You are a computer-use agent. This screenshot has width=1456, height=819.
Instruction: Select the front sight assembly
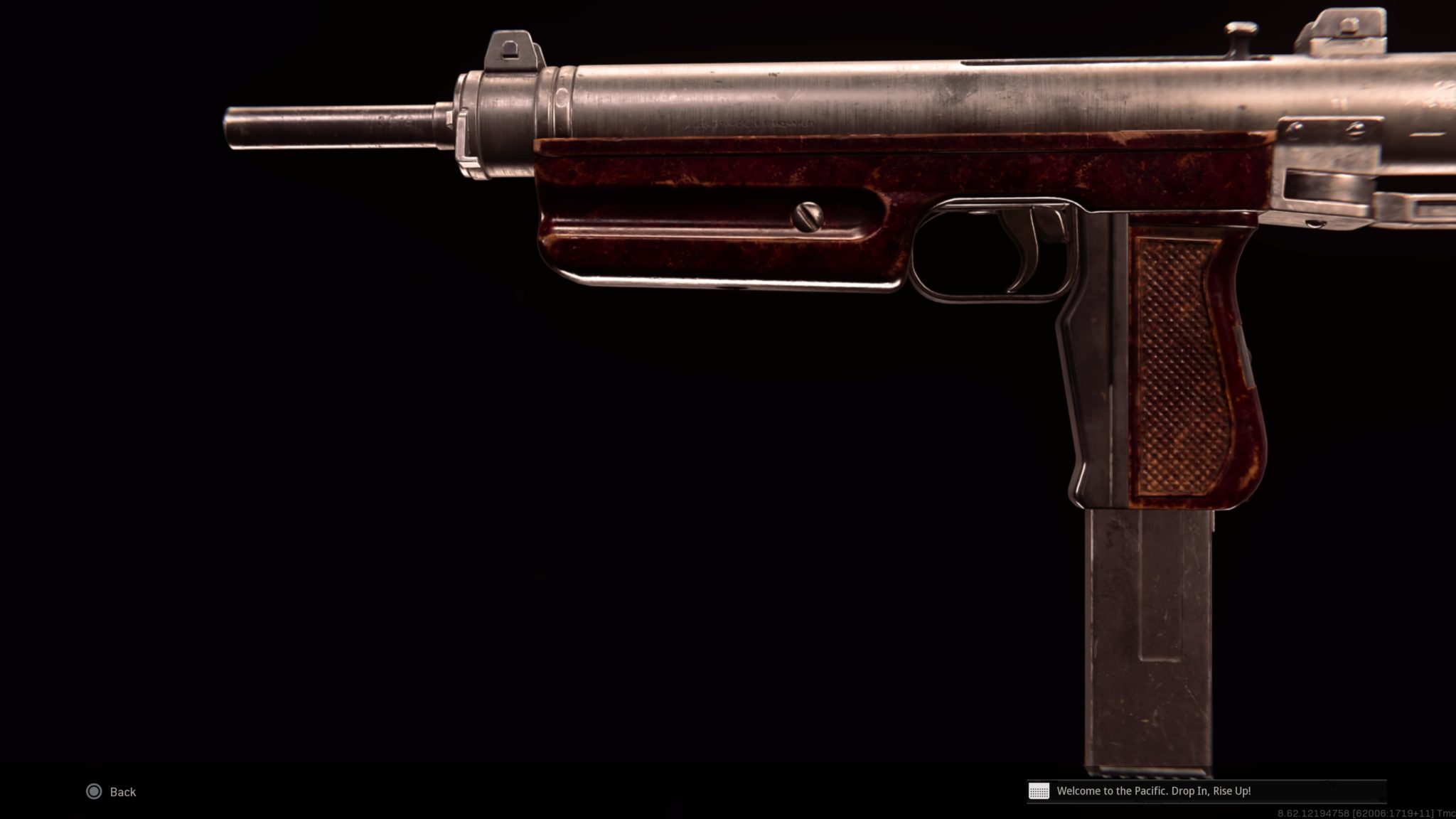508,50
